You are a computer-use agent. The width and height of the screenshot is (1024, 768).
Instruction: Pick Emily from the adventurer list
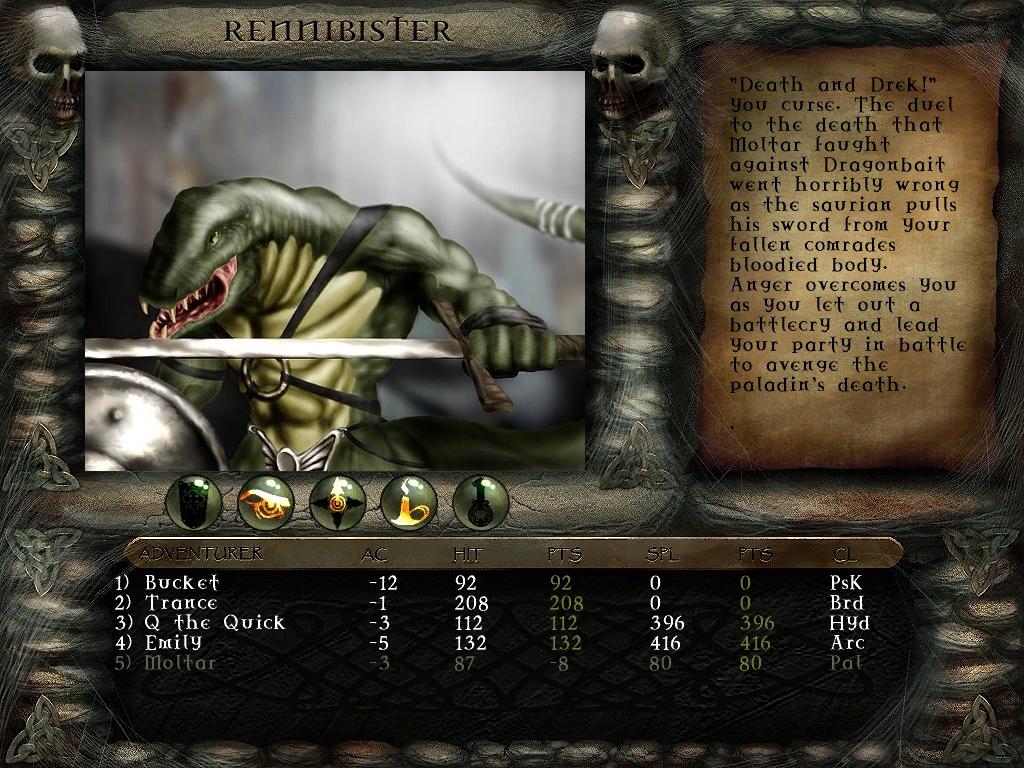(x=173, y=642)
